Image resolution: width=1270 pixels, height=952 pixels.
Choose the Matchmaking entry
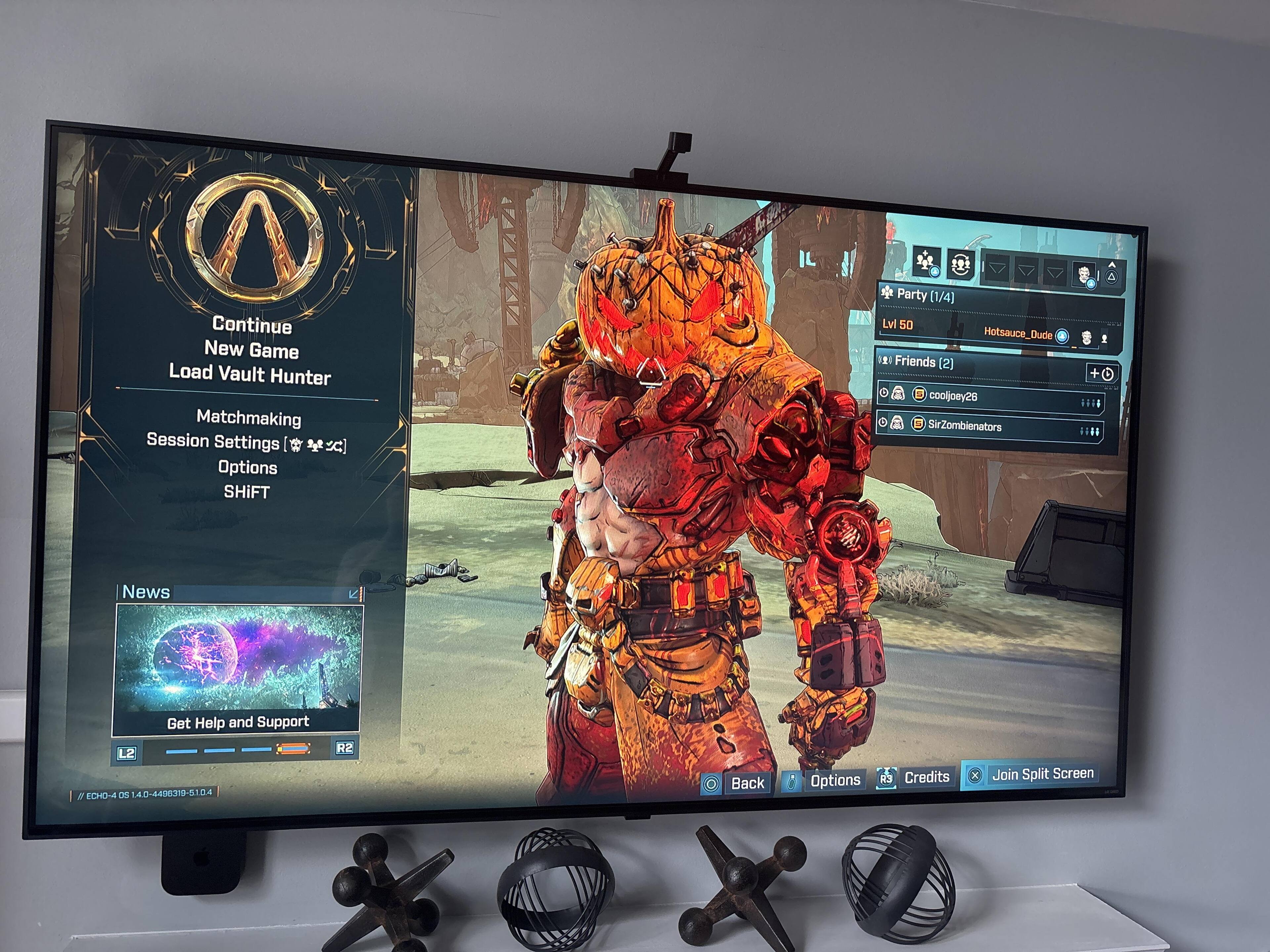pyautogui.click(x=249, y=417)
